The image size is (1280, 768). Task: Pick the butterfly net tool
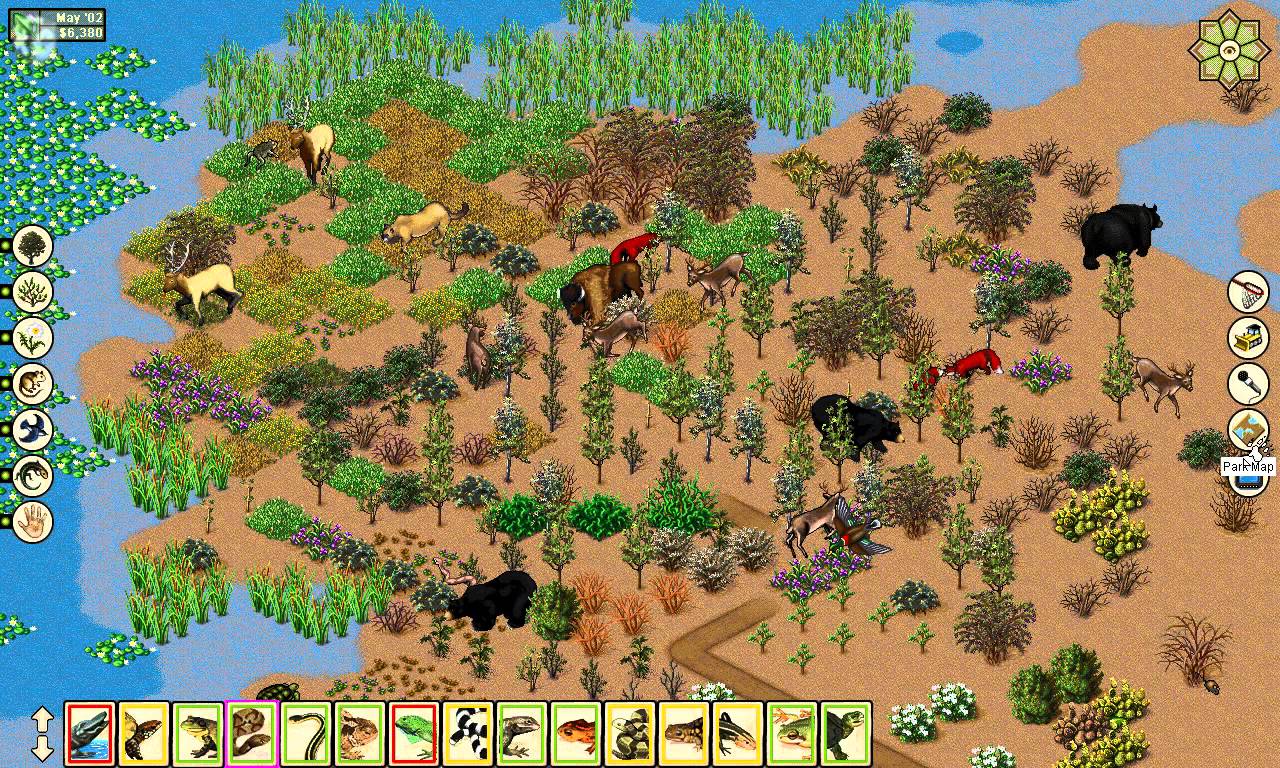tap(1248, 291)
